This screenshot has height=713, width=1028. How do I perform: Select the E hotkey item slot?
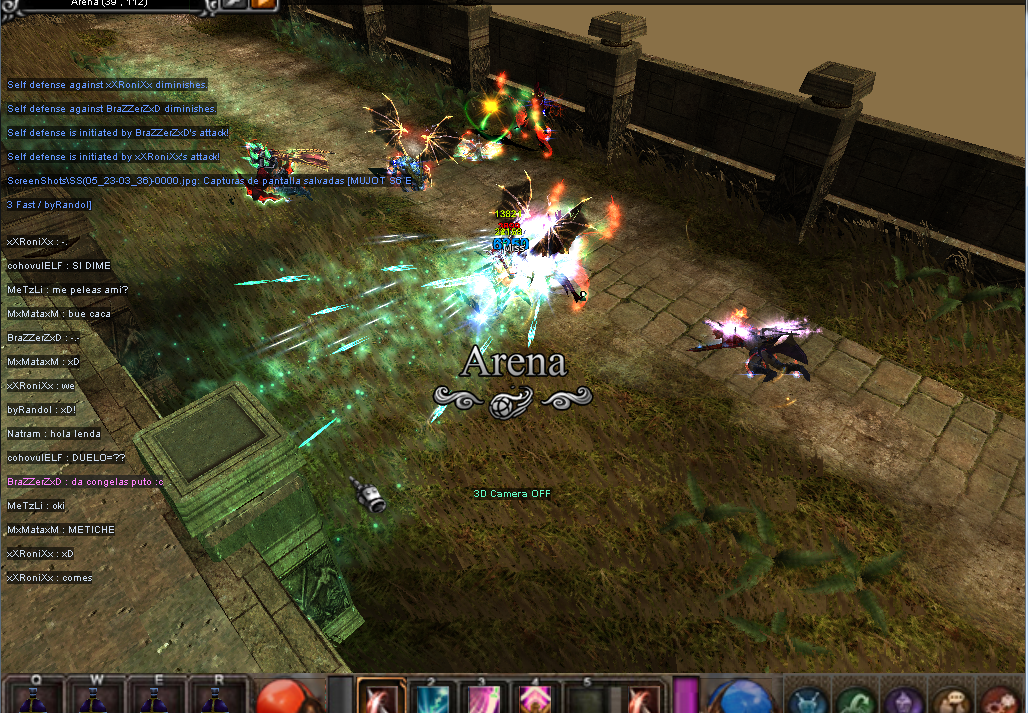(x=155, y=697)
